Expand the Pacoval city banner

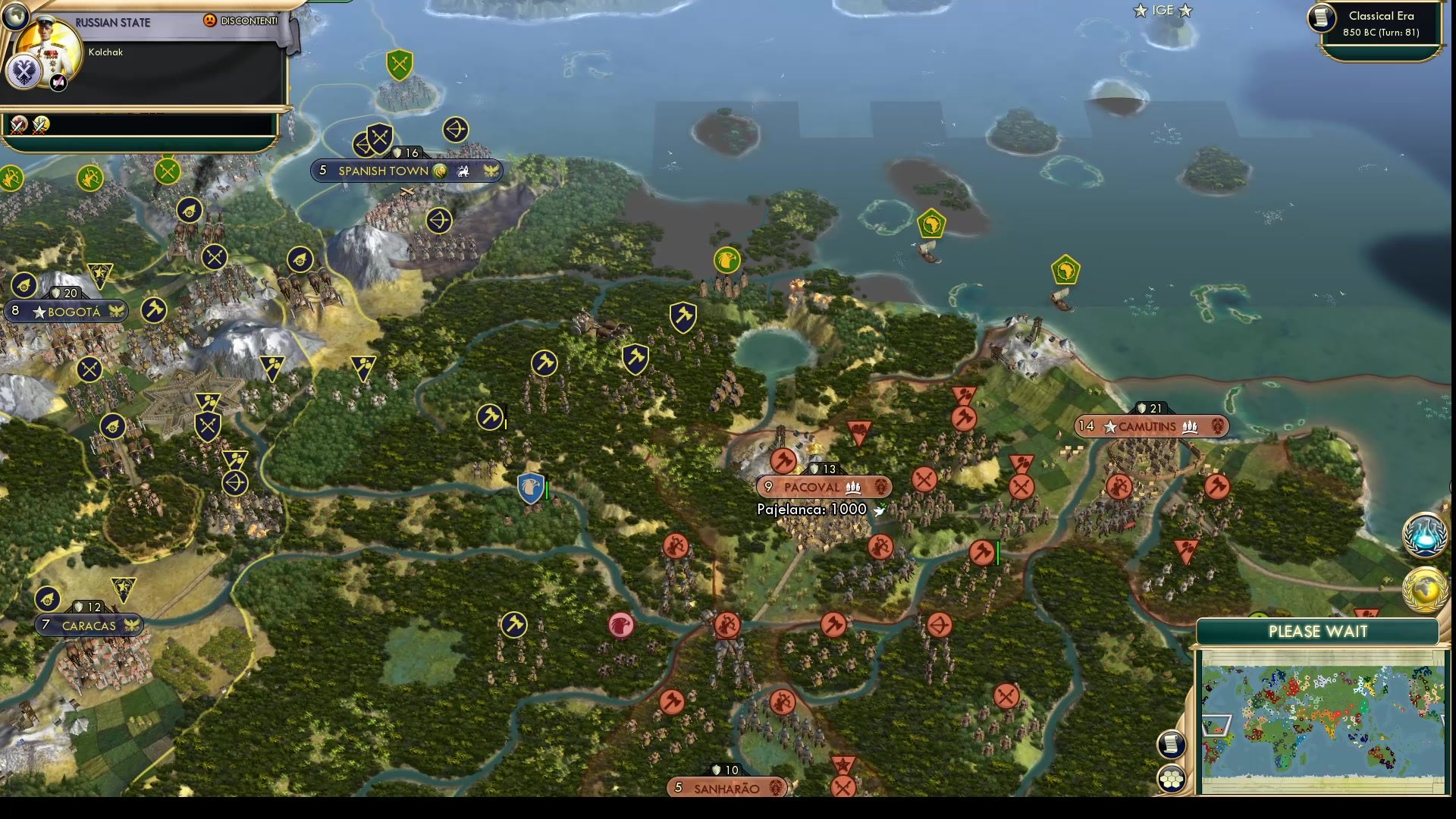tap(823, 487)
